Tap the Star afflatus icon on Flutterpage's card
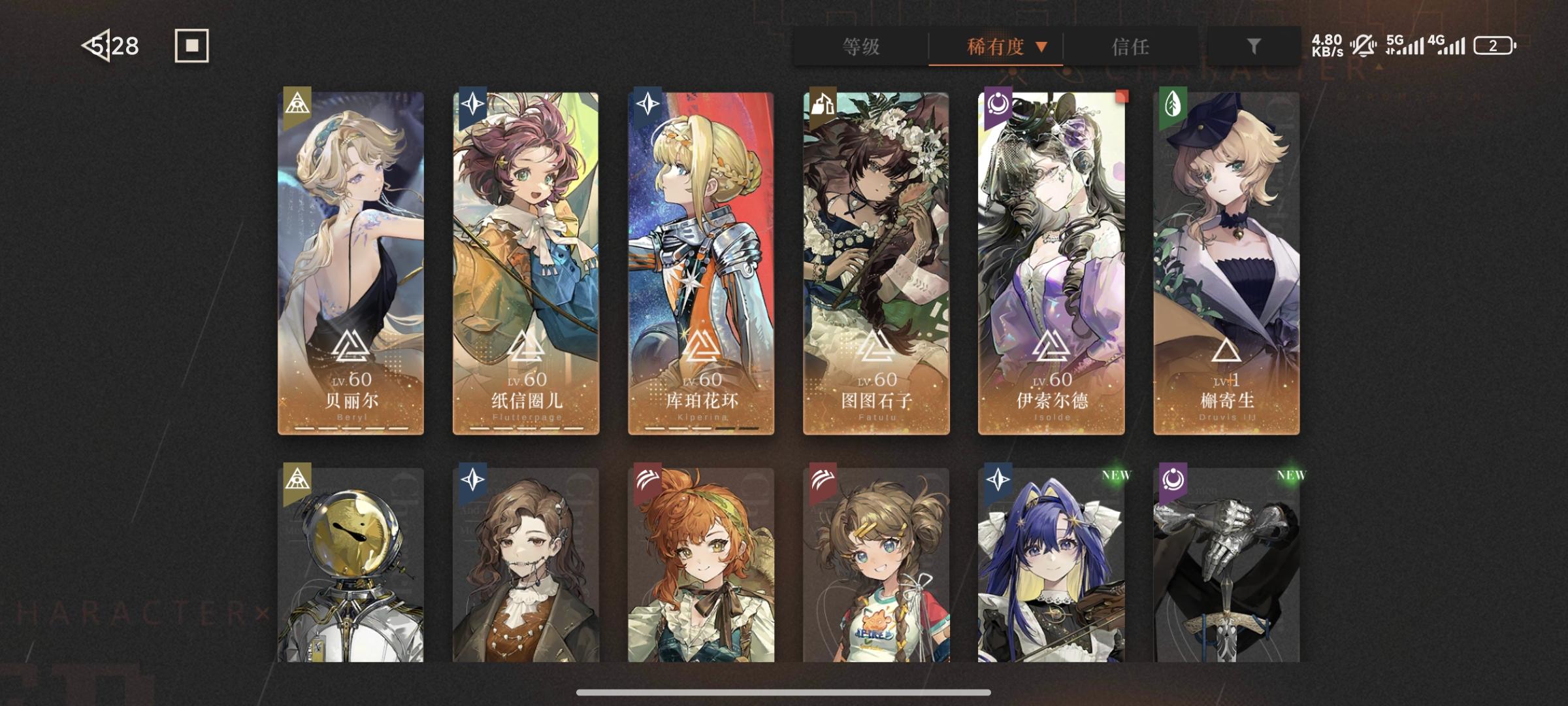Screen dimensions: 1568x706 coord(474,106)
